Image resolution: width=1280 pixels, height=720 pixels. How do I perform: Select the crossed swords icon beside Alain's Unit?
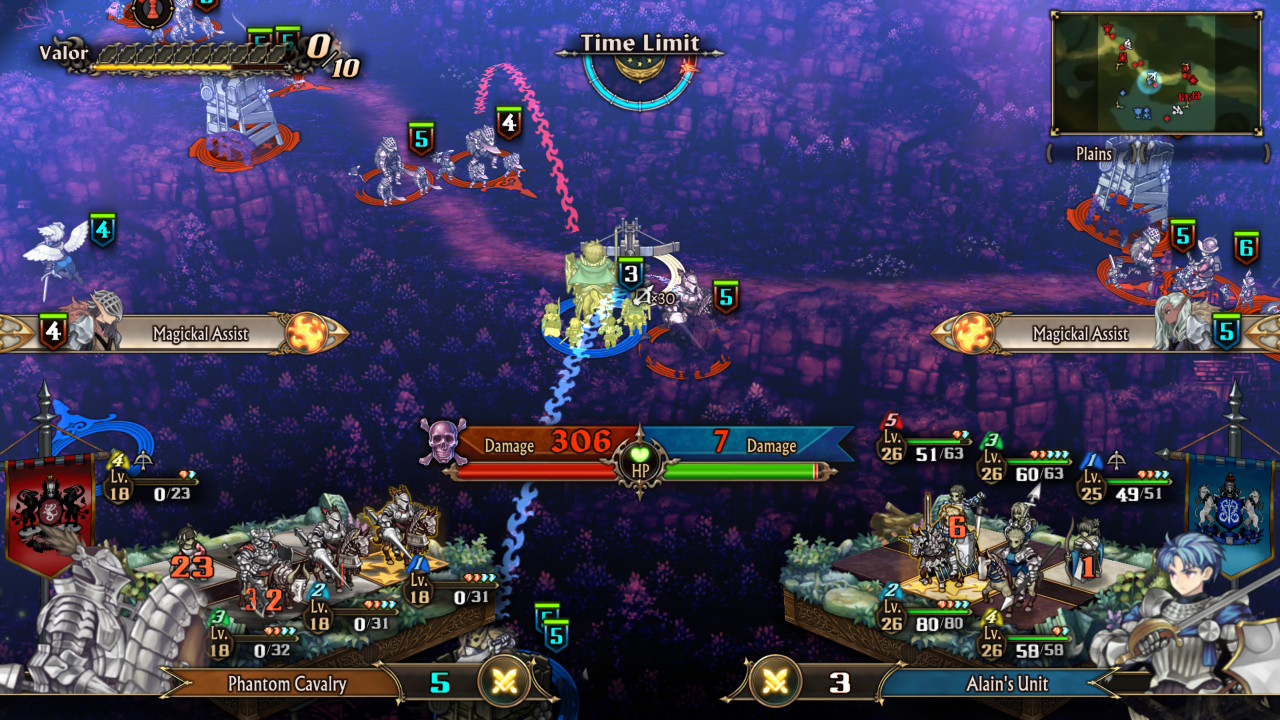pos(775,683)
